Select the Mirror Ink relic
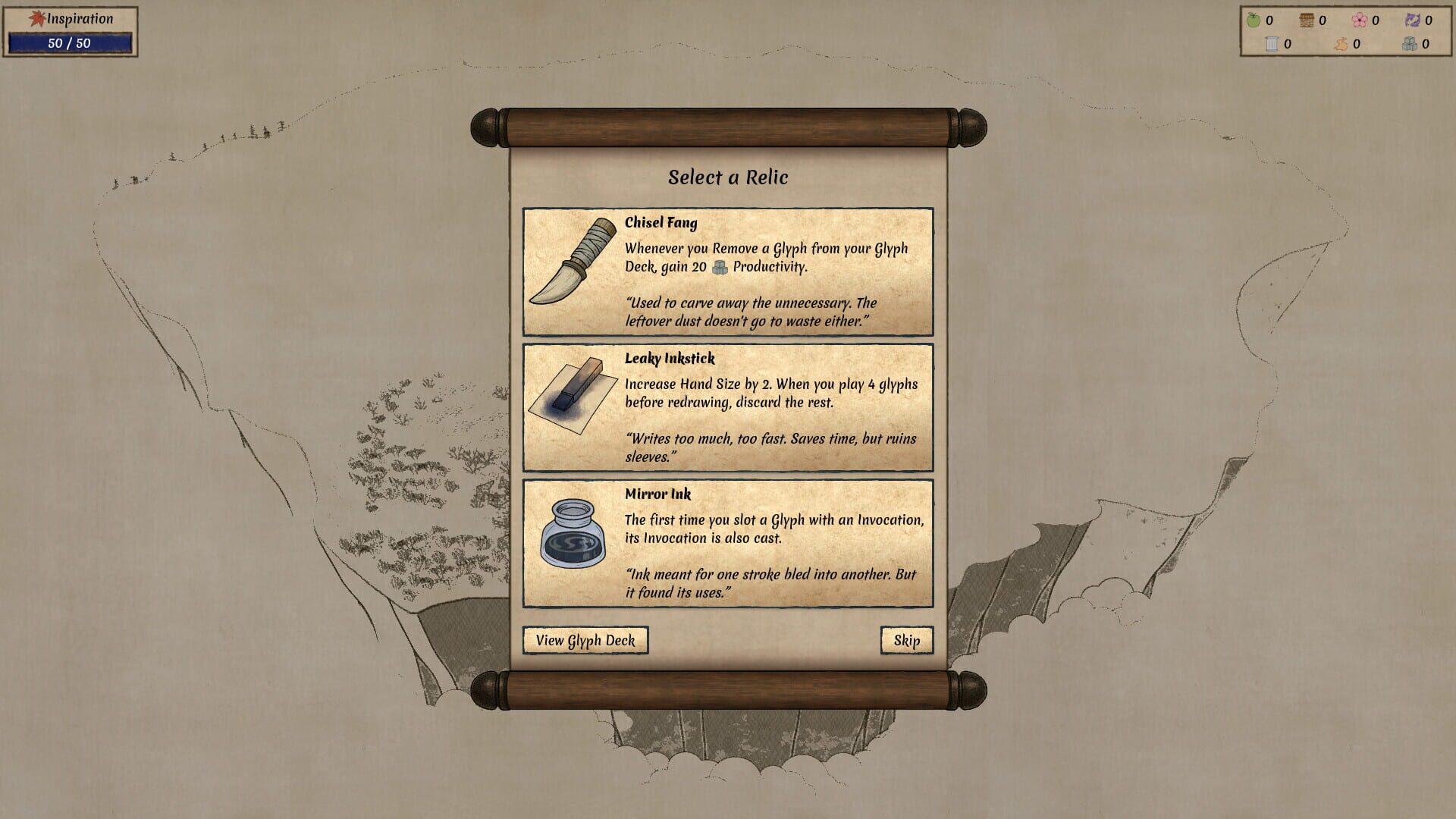This screenshot has width=1456, height=819. 728,544
